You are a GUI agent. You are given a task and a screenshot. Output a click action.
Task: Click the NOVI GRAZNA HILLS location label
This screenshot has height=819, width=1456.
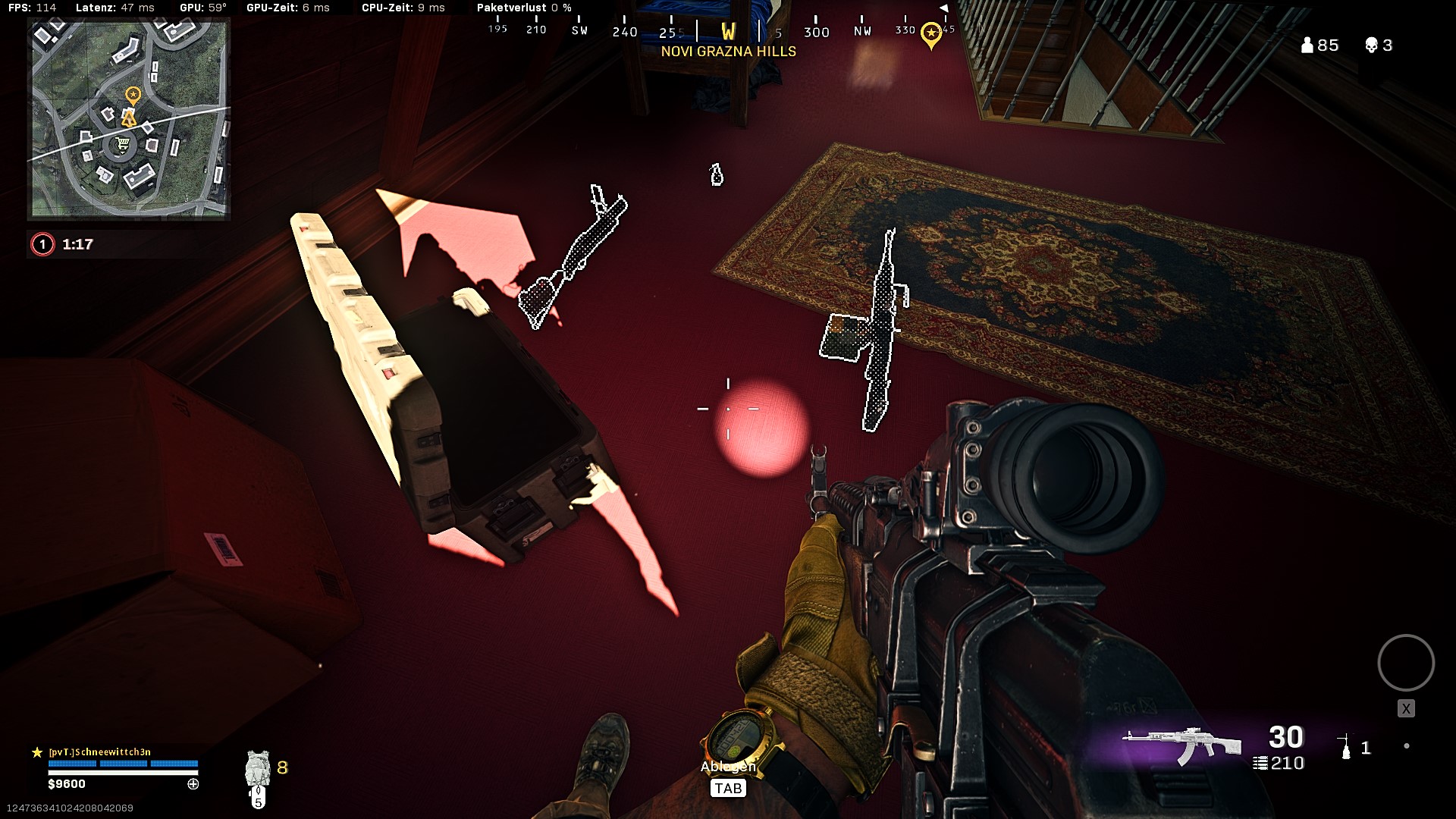(x=728, y=51)
